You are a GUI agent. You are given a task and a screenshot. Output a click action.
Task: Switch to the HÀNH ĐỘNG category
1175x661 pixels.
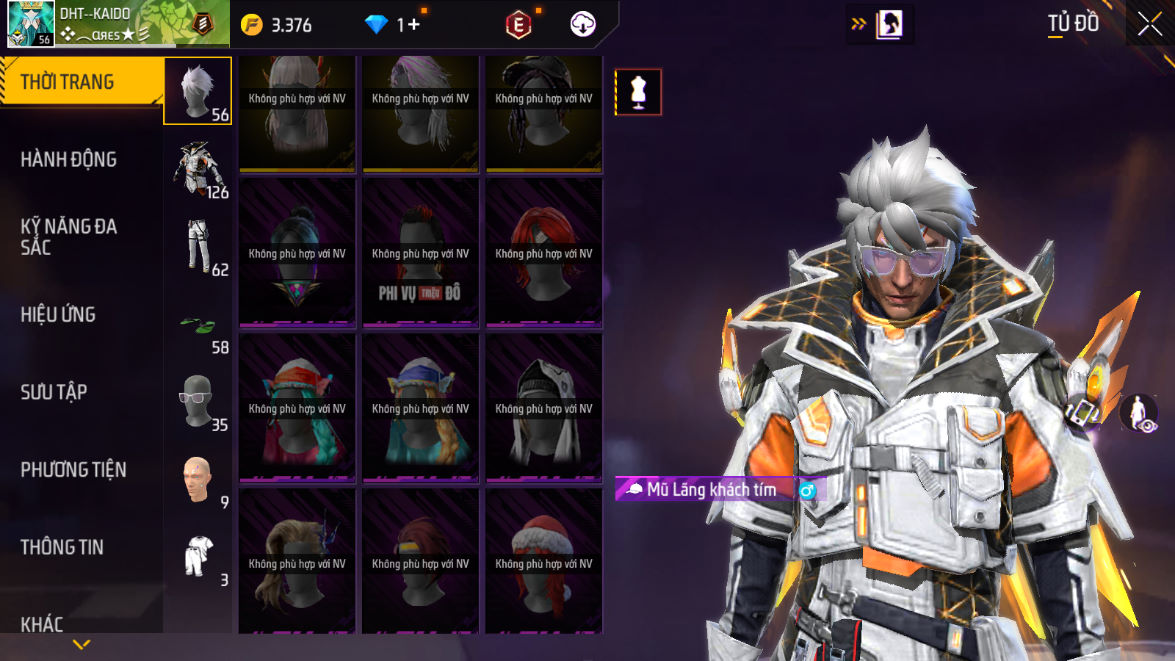(x=68, y=159)
